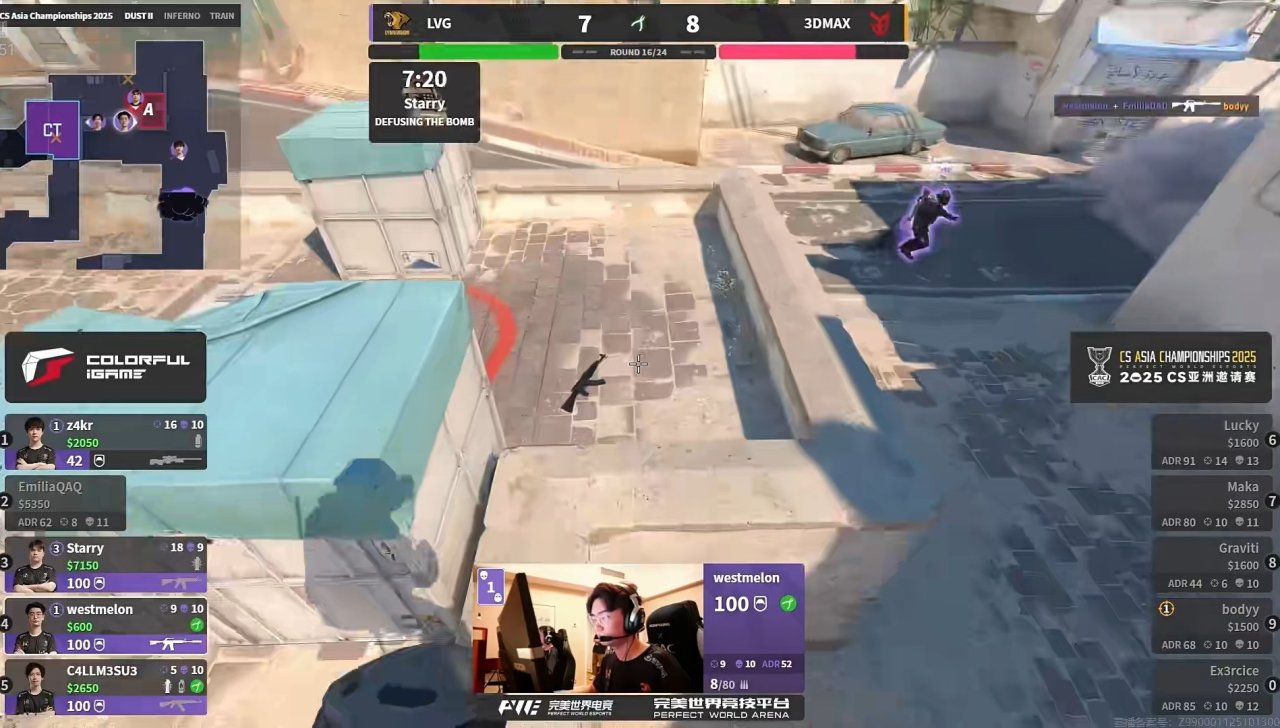Click the LVG team logo
The height and width of the screenshot is (728, 1280).
point(397,23)
